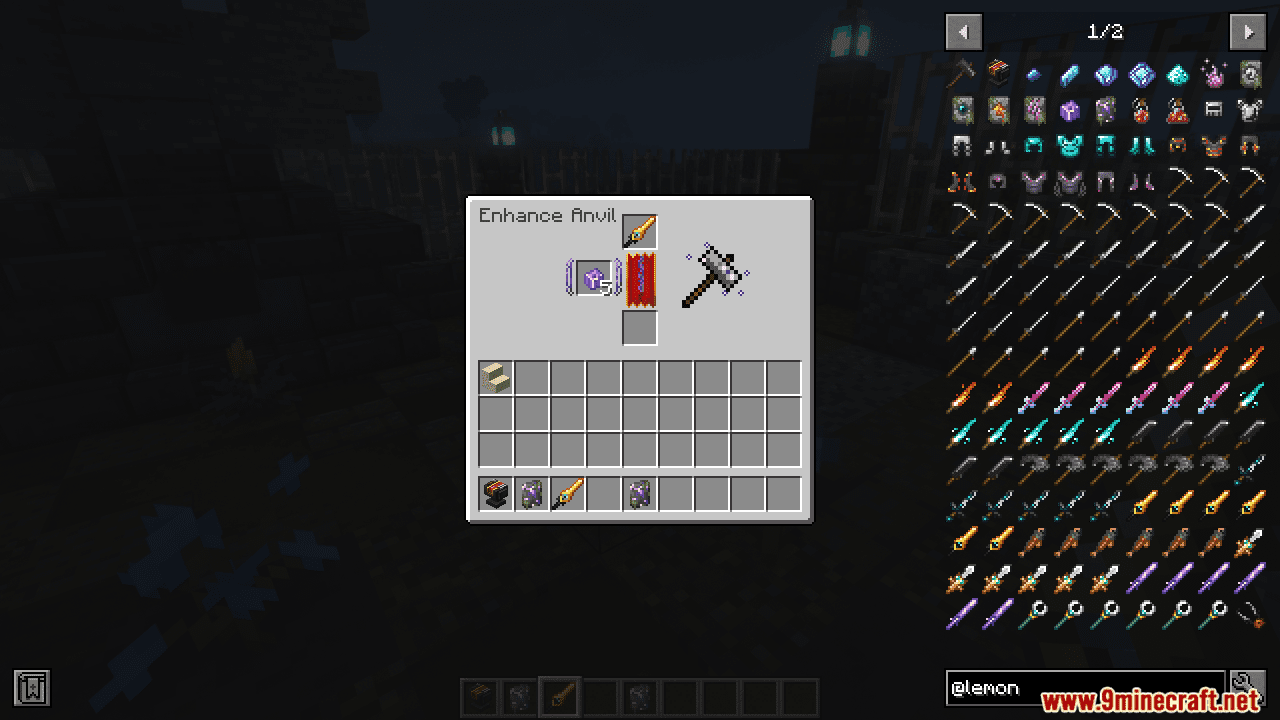Open the bookmark icon in the bottom-left corner
Image resolution: width=1280 pixels, height=720 pixels.
click(33, 687)
